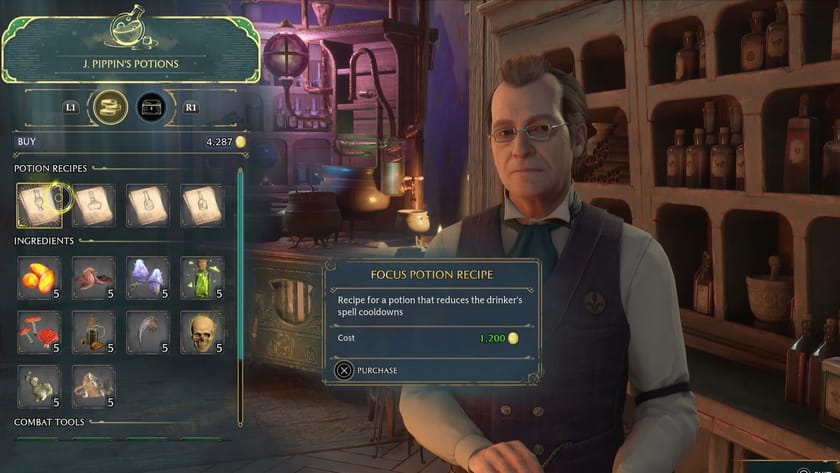Open the treasure chest sell tab

(x=150, y=105)
